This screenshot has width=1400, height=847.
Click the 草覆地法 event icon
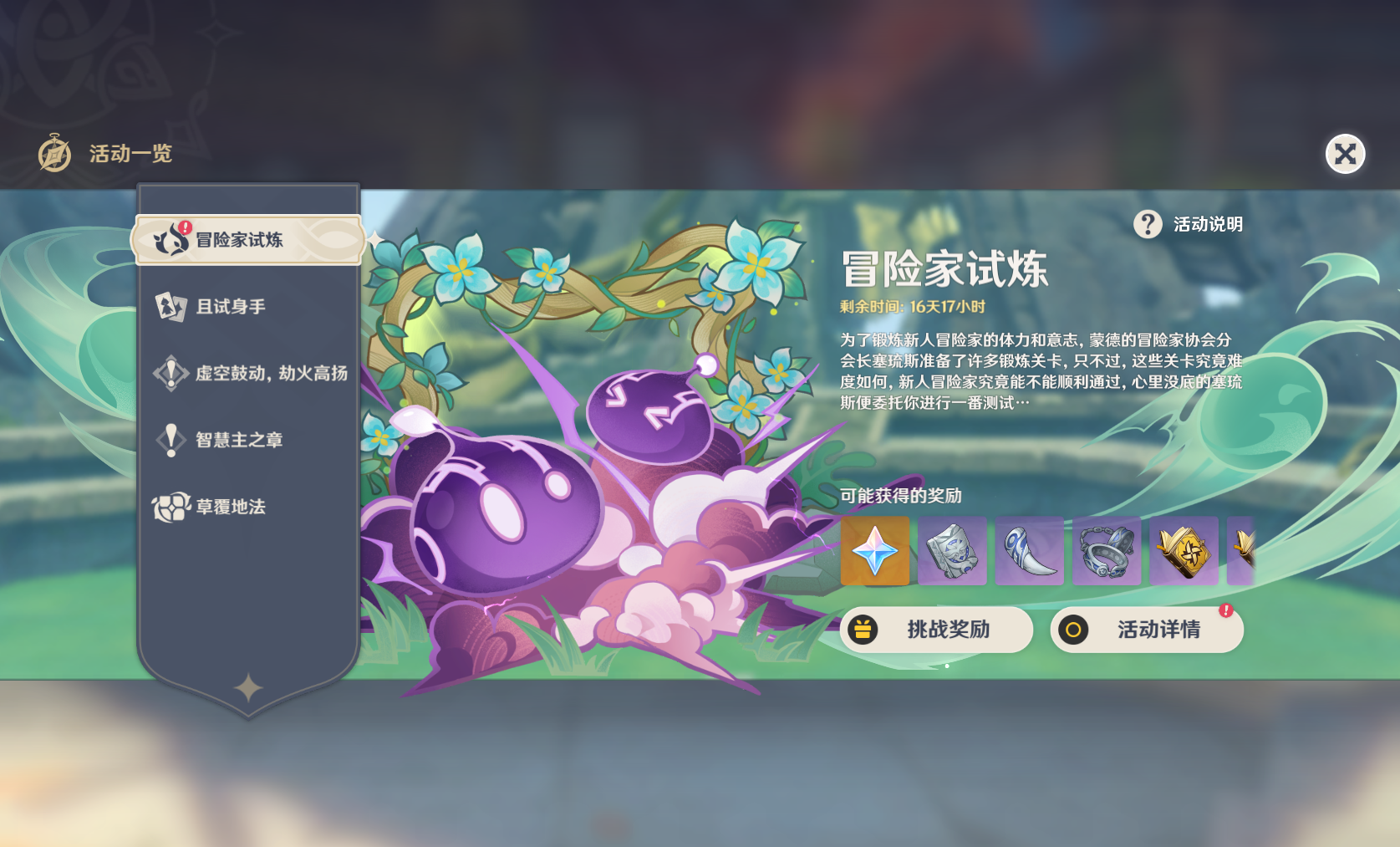pyautogui.click(x=170, y=508)
